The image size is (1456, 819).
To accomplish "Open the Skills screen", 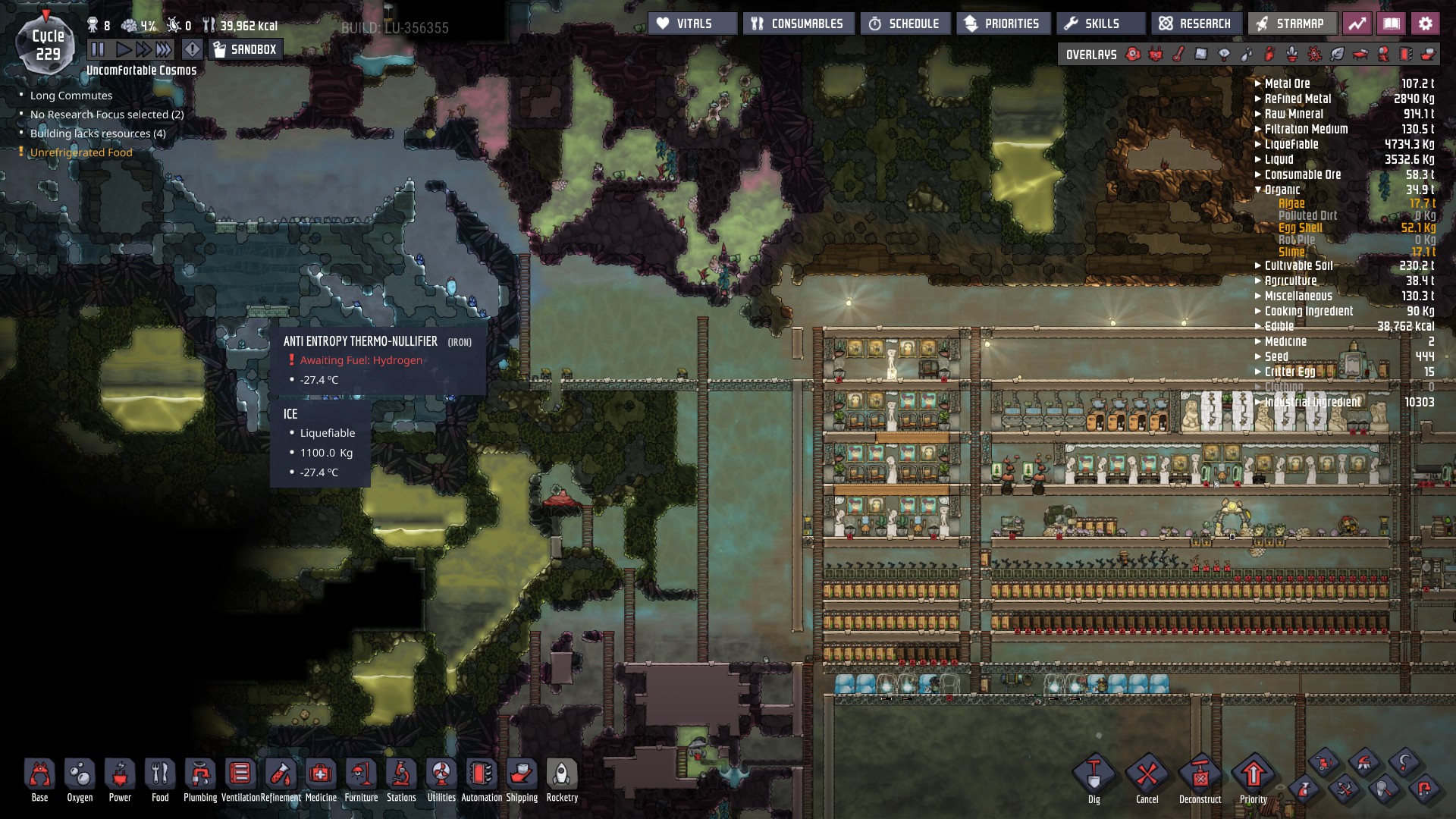I will pos(1100,24).
